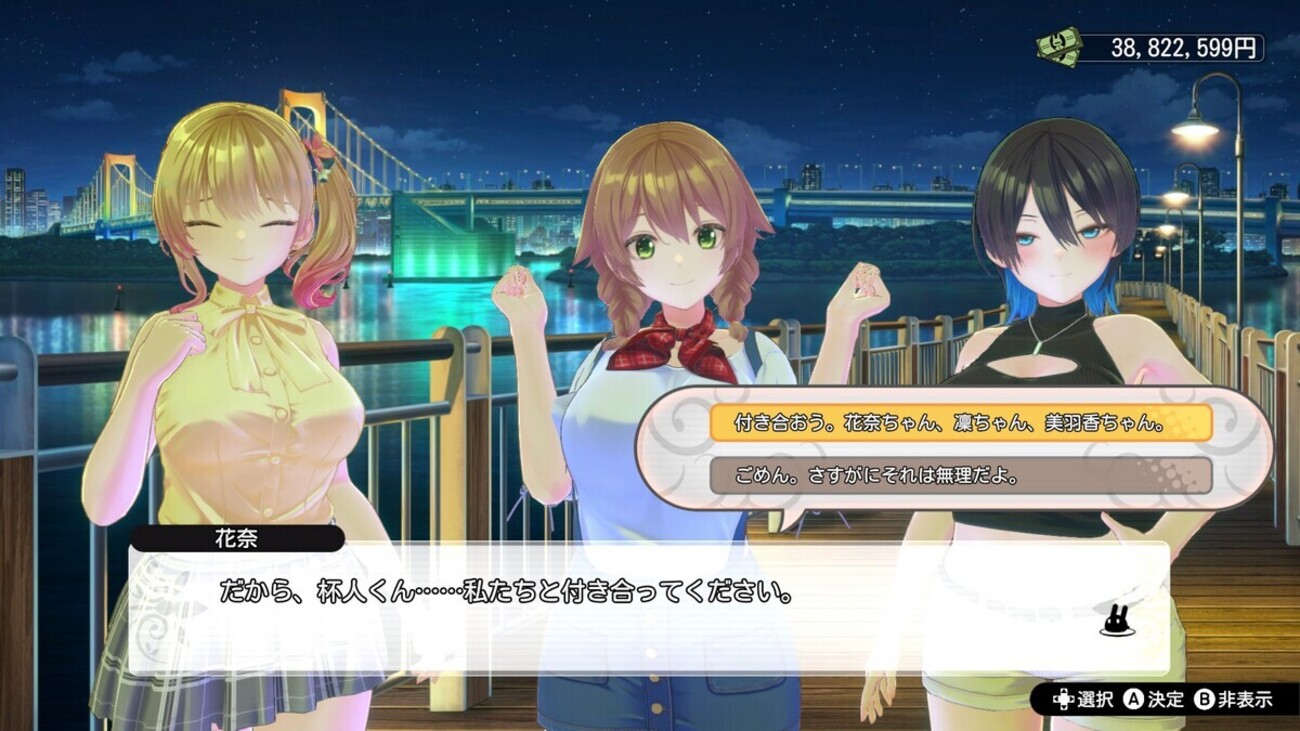Click the rabbit advance-text icon

coord(1113,623)
